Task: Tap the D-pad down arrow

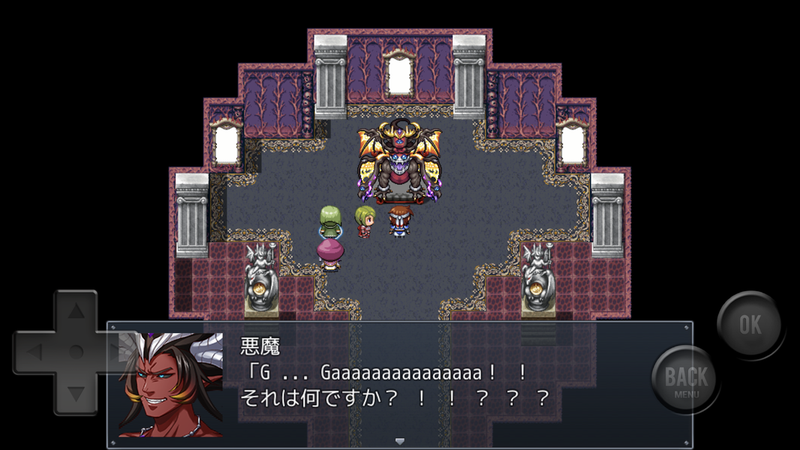Action: click(x=74, y=390)
